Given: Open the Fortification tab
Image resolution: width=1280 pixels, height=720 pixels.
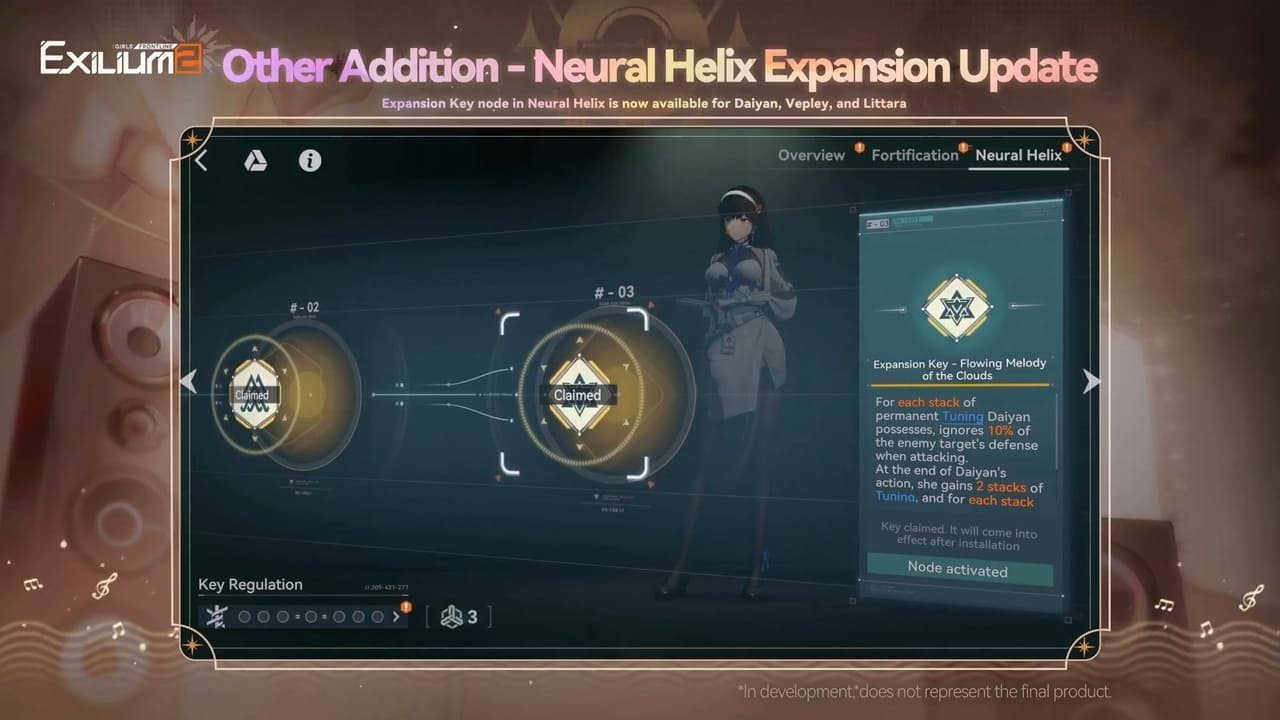Looking at the screenshot, I should pos(914,155).
